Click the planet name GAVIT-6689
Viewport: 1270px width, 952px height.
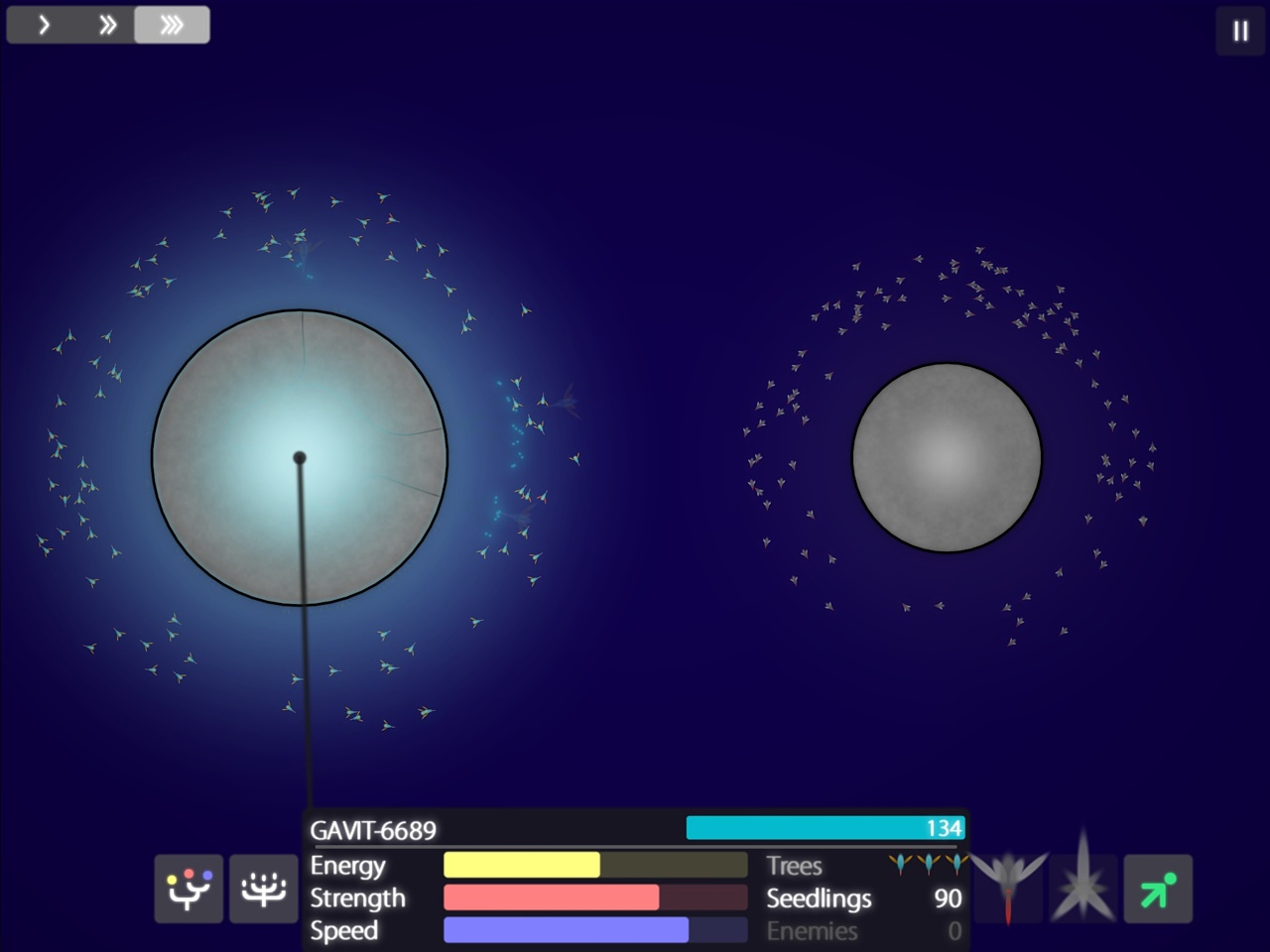click(374, 828)
